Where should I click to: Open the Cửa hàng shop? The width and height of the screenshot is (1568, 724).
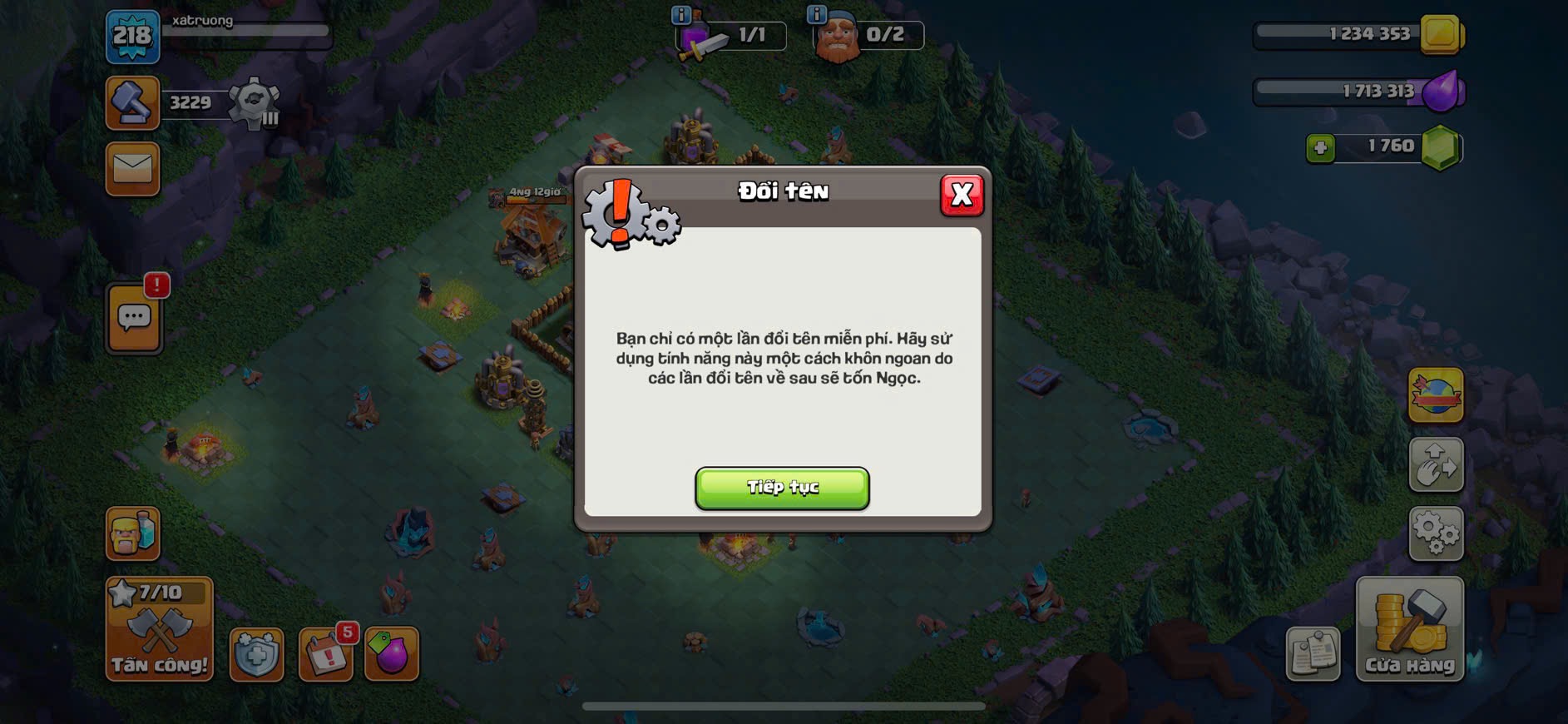(x=1409, y=630)
